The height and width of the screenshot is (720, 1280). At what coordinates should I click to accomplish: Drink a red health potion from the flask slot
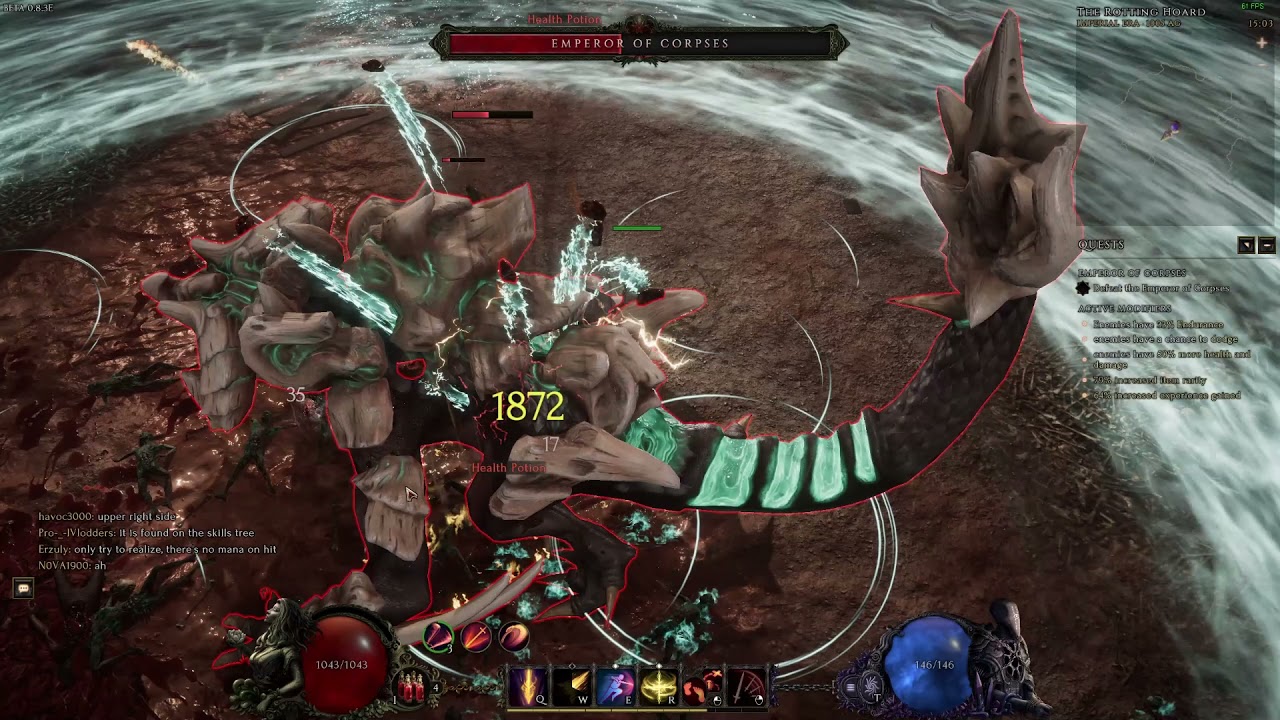pos(410,687)
